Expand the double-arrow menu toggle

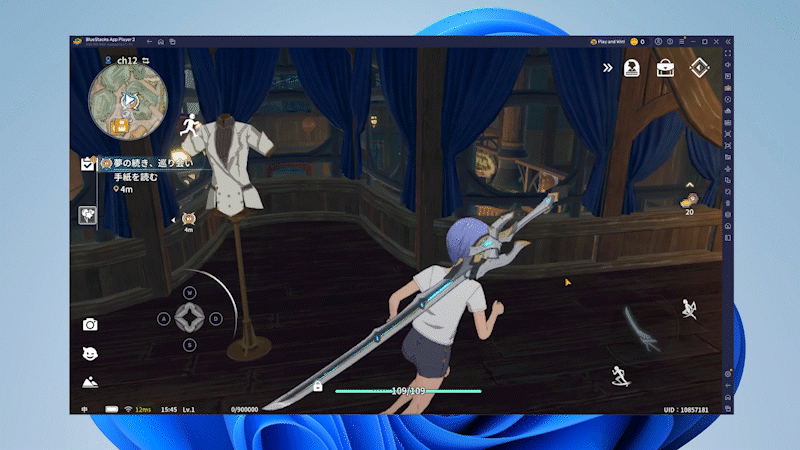coord(607,68)
